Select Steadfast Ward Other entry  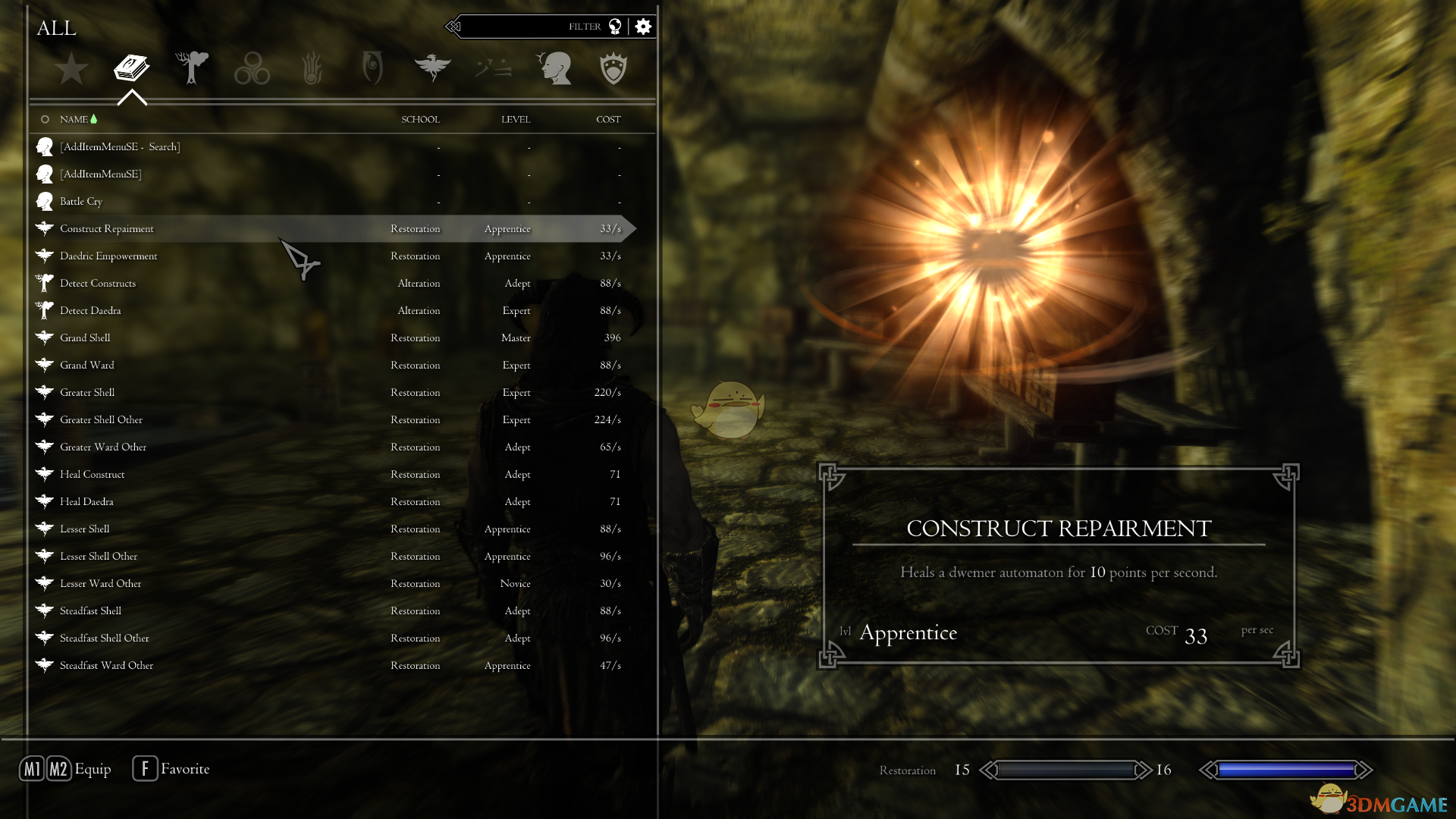click(106, 666)
